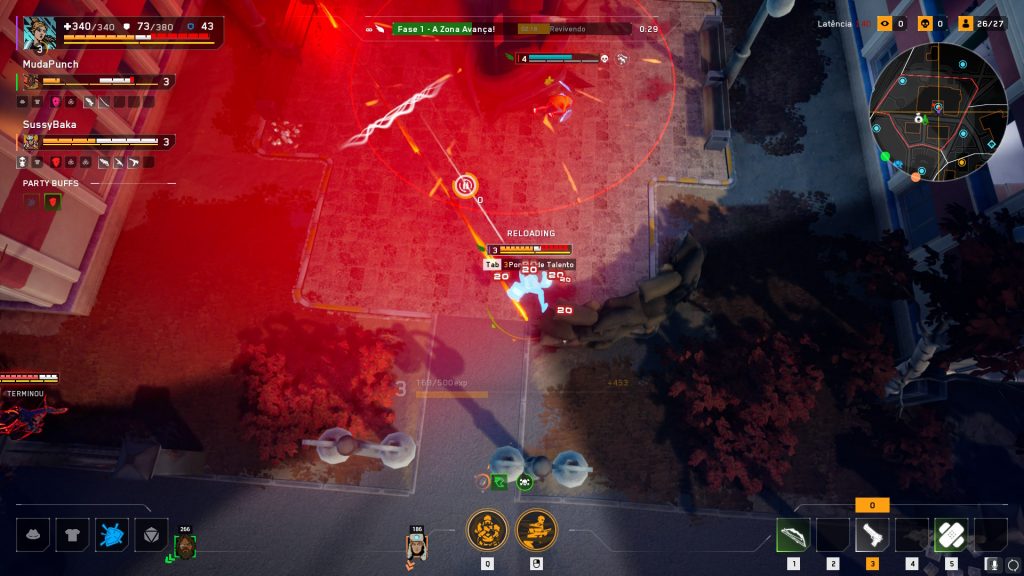Activate the right-mouse sliding ability icon

pyautogui.click(x=536, y=529)
